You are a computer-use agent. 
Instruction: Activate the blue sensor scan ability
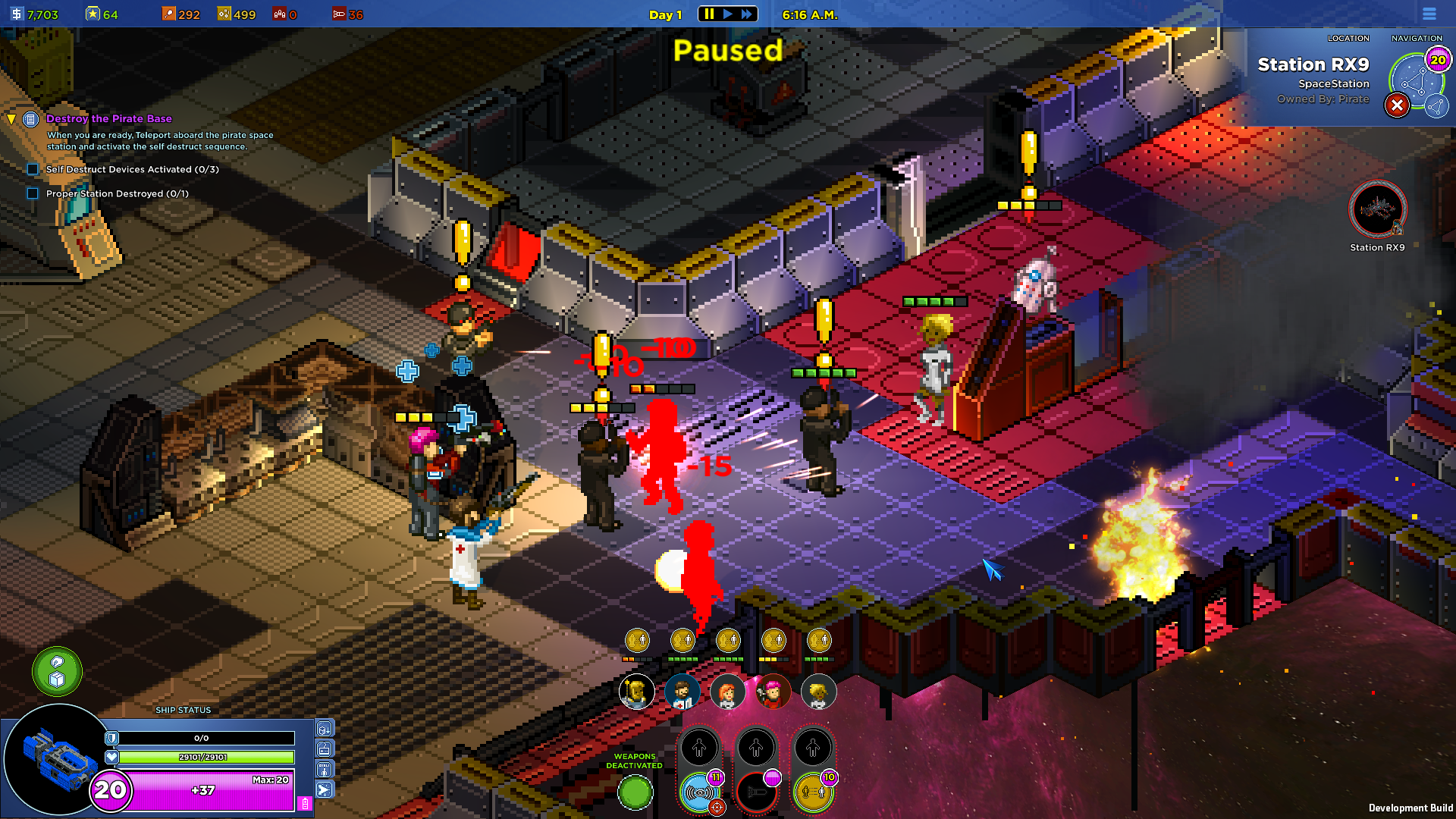click(x=699, y=792)
